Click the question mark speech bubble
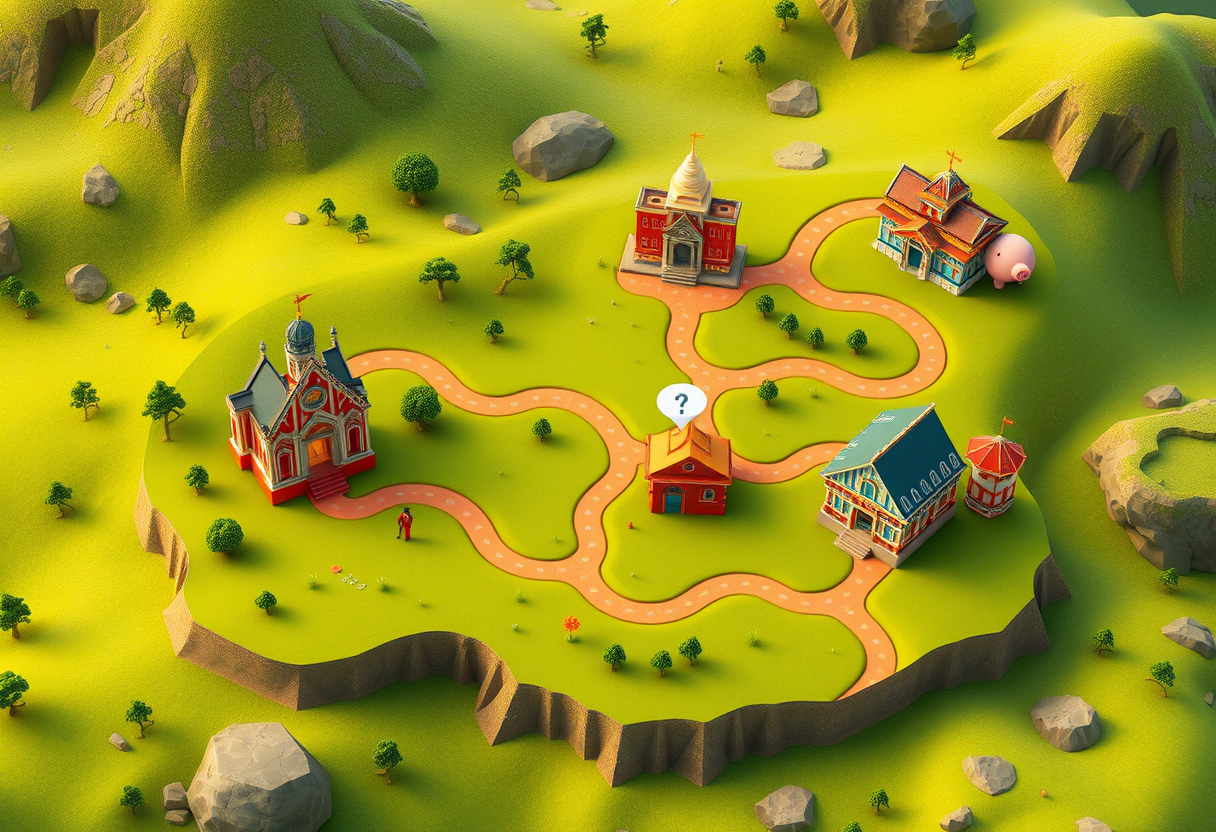1216x832 pixels. pos(681,403)
